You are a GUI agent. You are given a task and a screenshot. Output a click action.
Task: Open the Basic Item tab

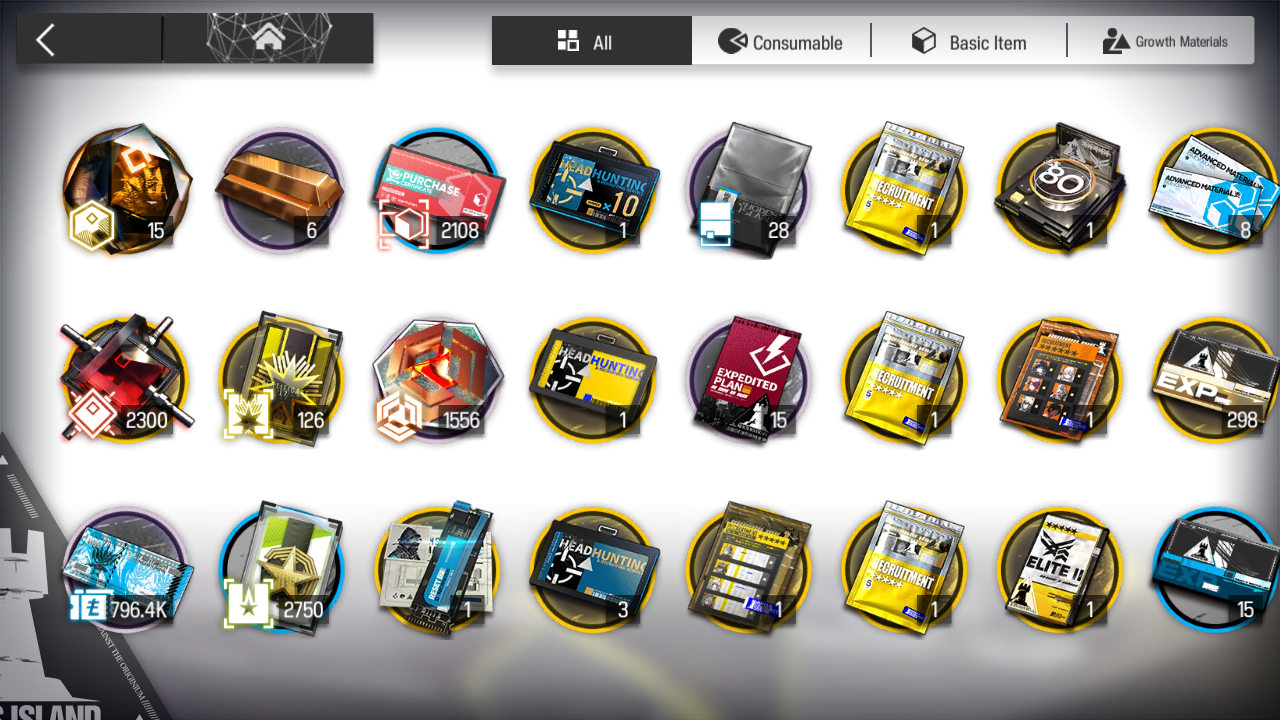(968, 42)
